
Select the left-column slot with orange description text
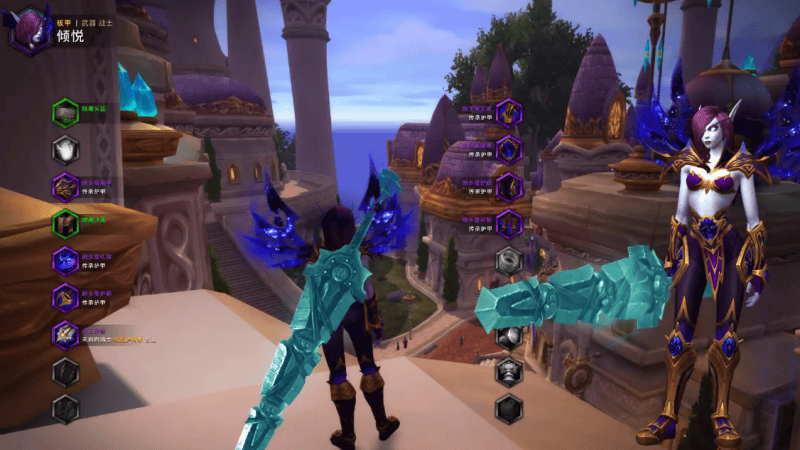coord(65,334)
